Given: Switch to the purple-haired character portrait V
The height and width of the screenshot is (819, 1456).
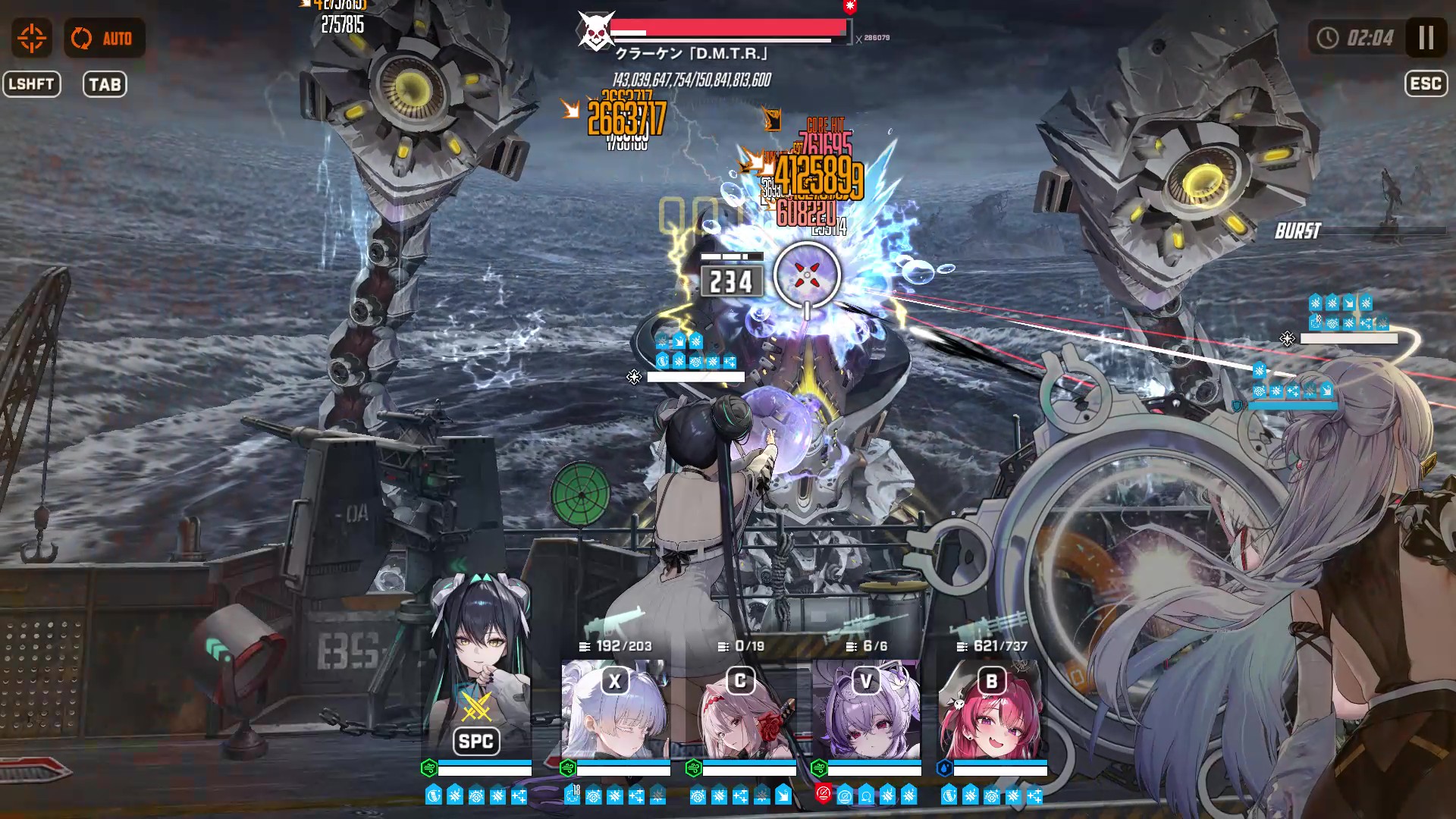Looking at the screenshot, I should [x=866, y=709].
